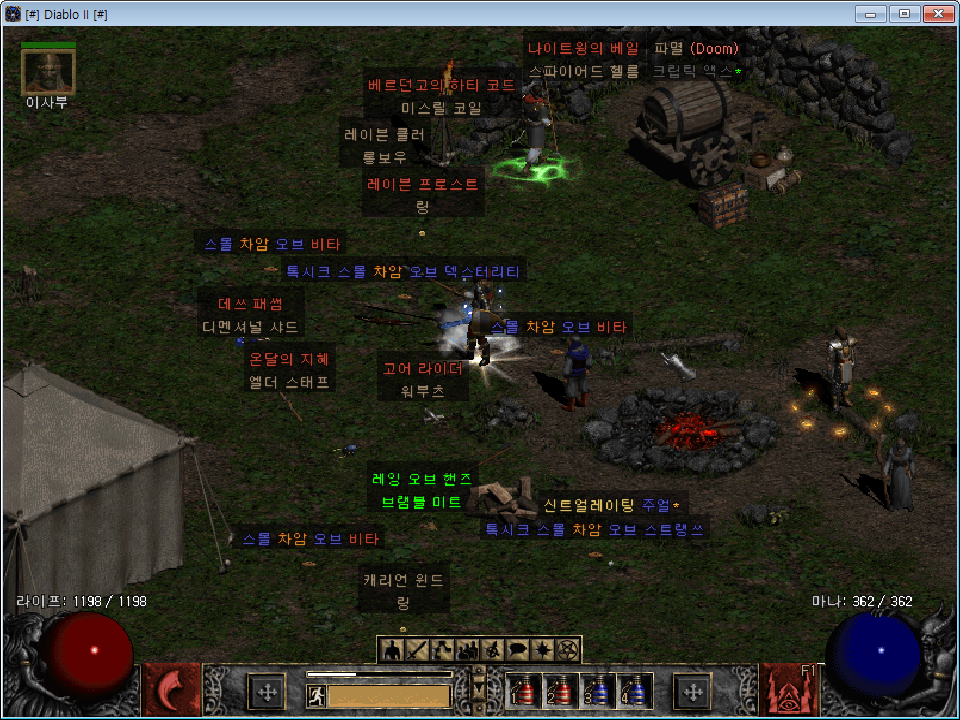Toggle the automap from the mini panel
The height and width of the screenshot is (720, 960).
click(x=493, y=650)
